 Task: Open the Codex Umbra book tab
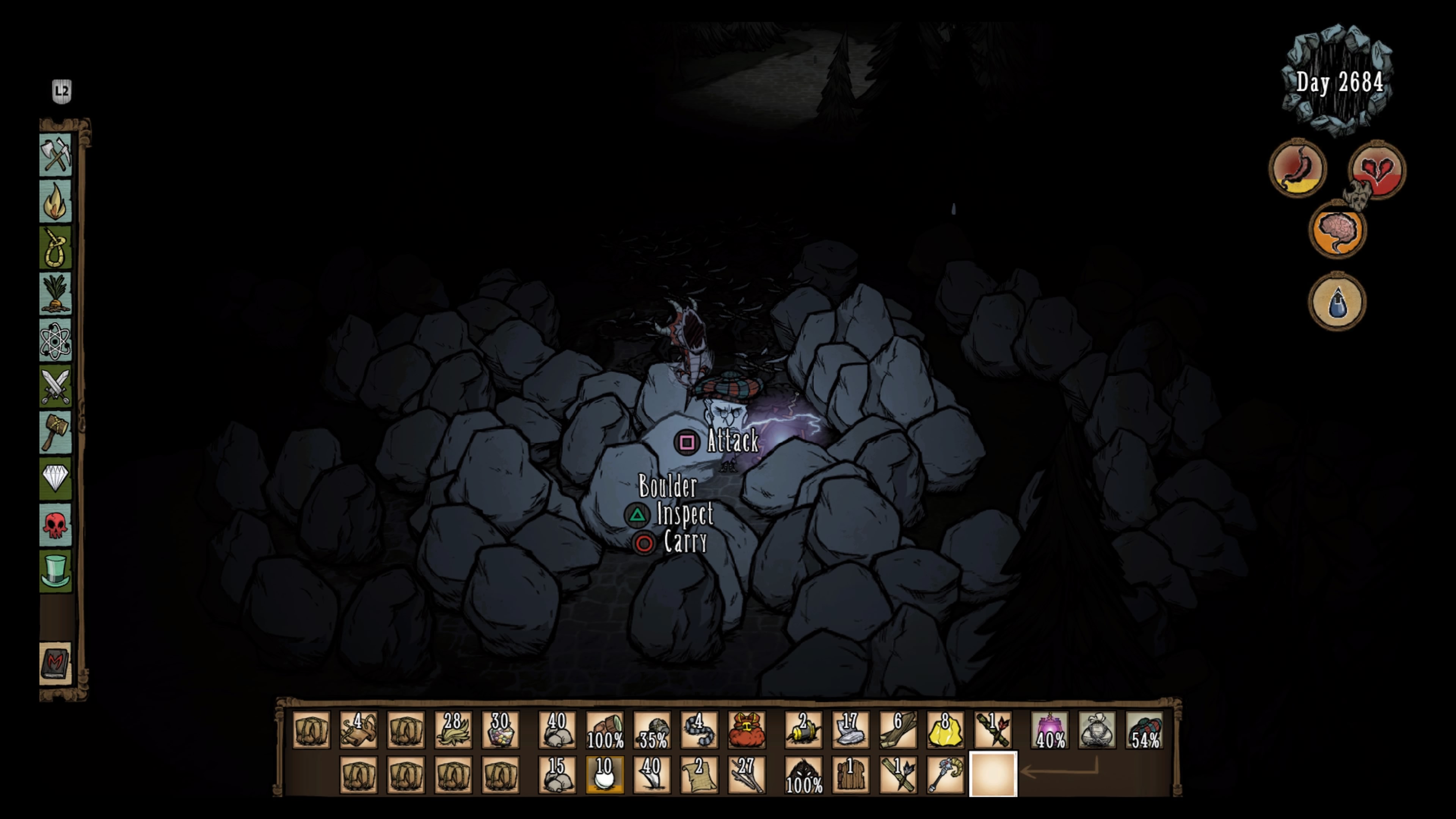click(55, 664)
